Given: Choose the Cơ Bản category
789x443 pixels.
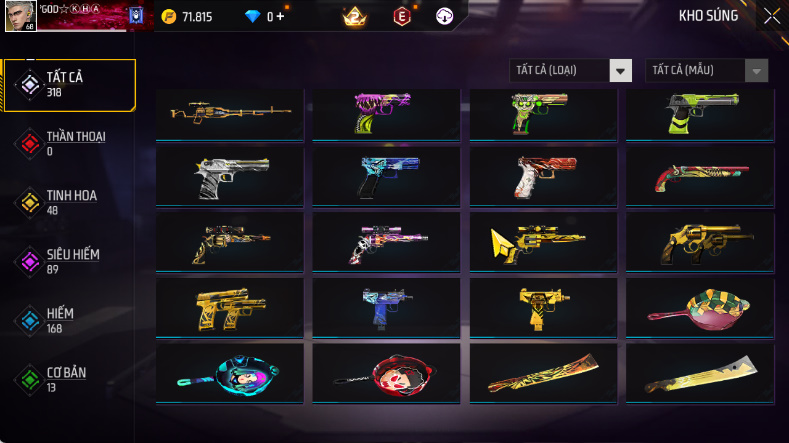Looking at the screenshot, I should [70, 379].
